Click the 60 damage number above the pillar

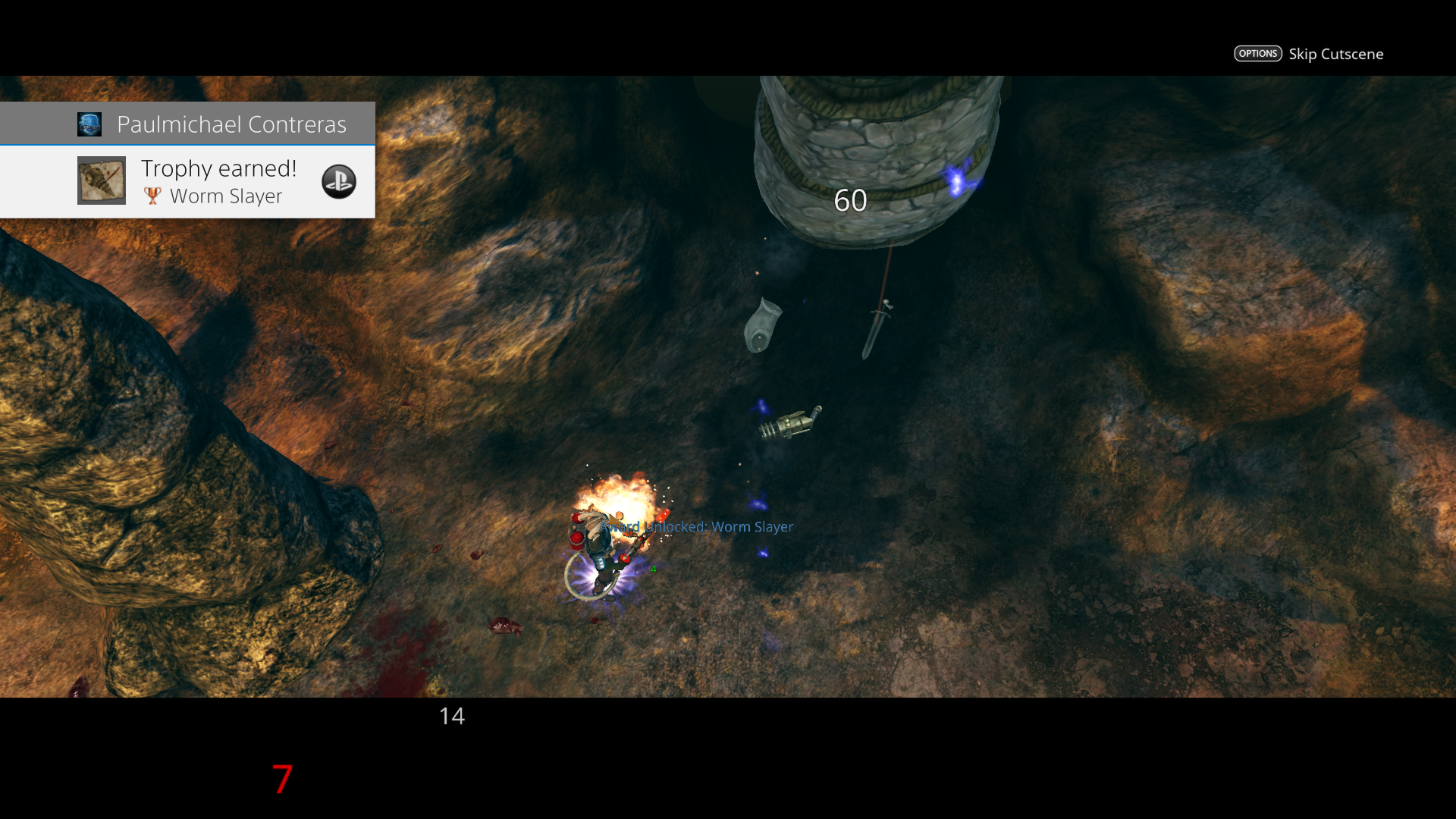(850, 200)
